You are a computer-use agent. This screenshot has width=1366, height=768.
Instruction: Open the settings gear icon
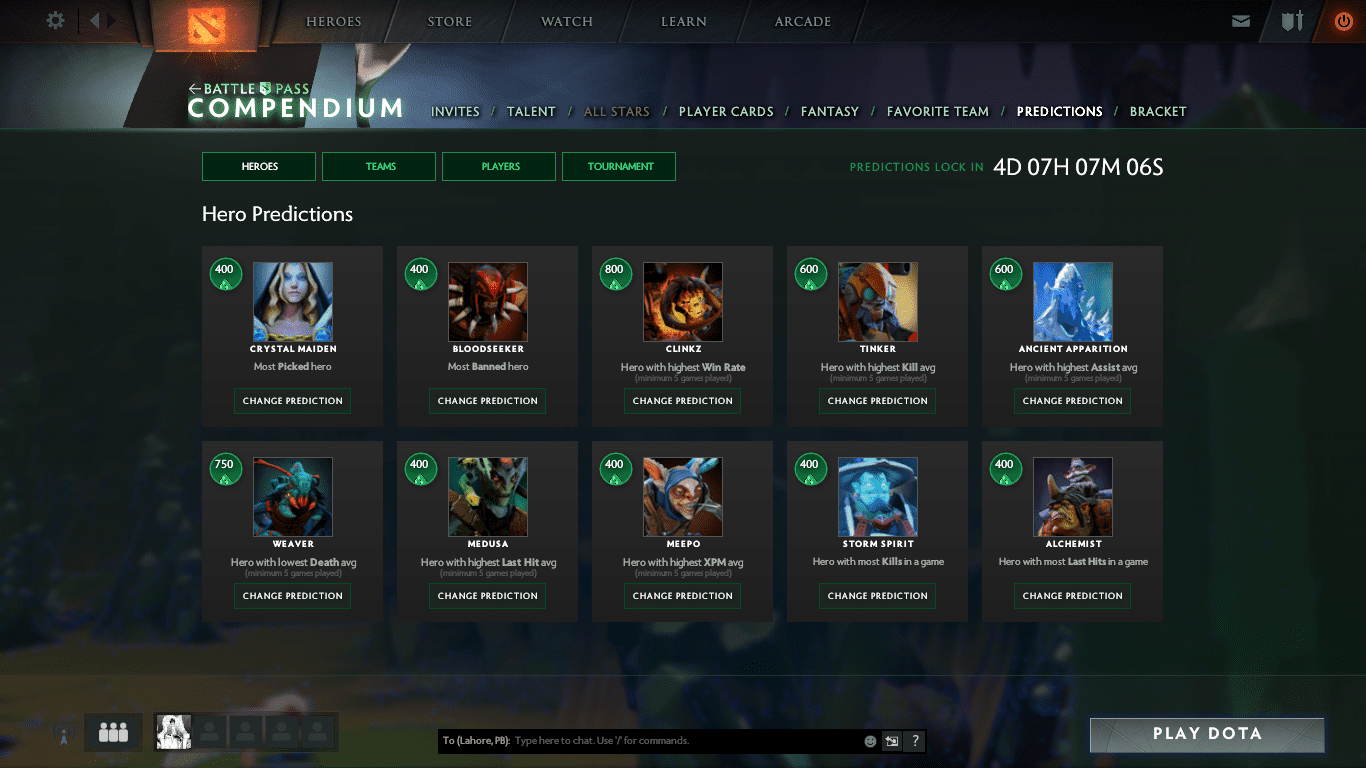click(56, 21)
